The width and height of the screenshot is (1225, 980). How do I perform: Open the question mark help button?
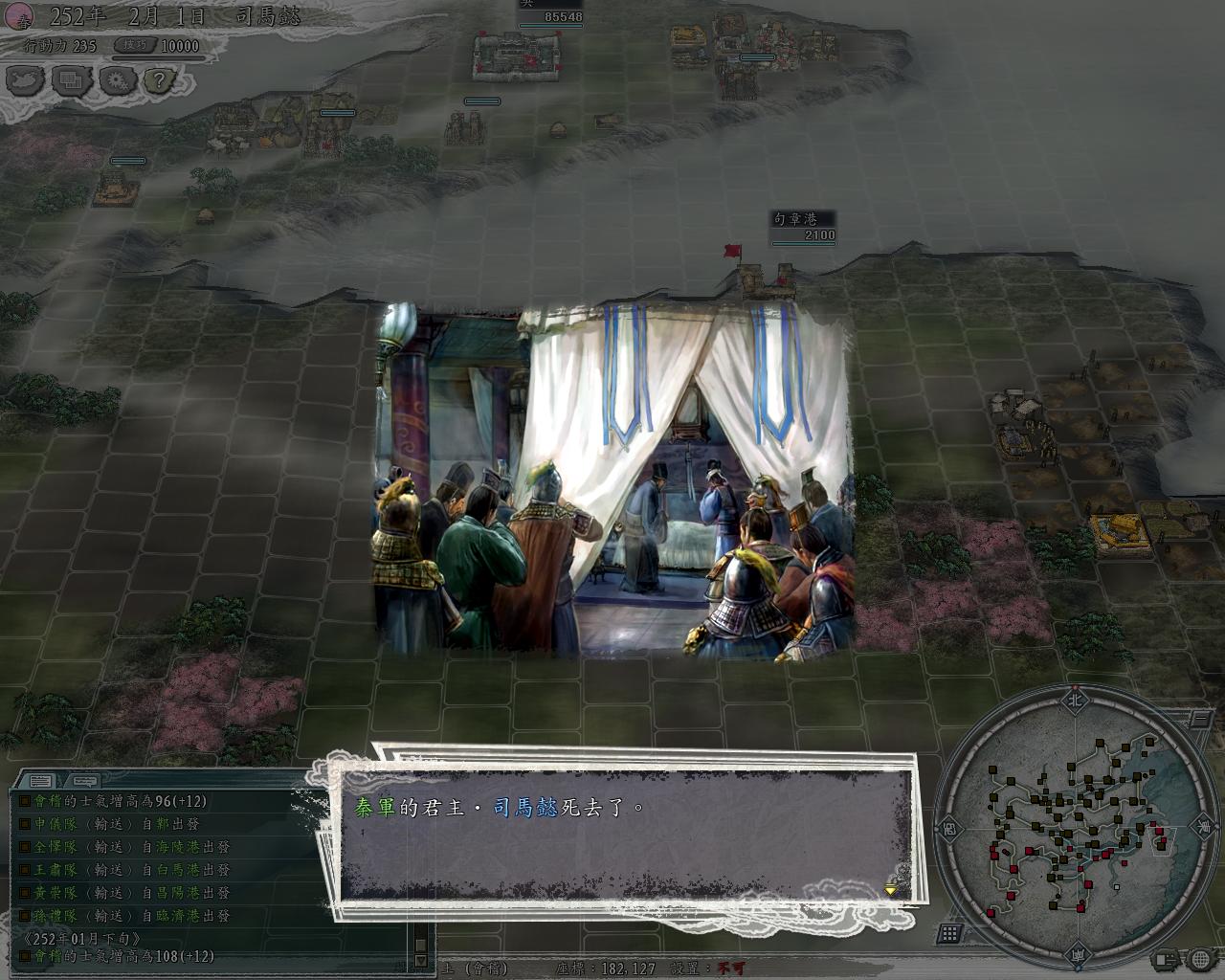(162, 79)
